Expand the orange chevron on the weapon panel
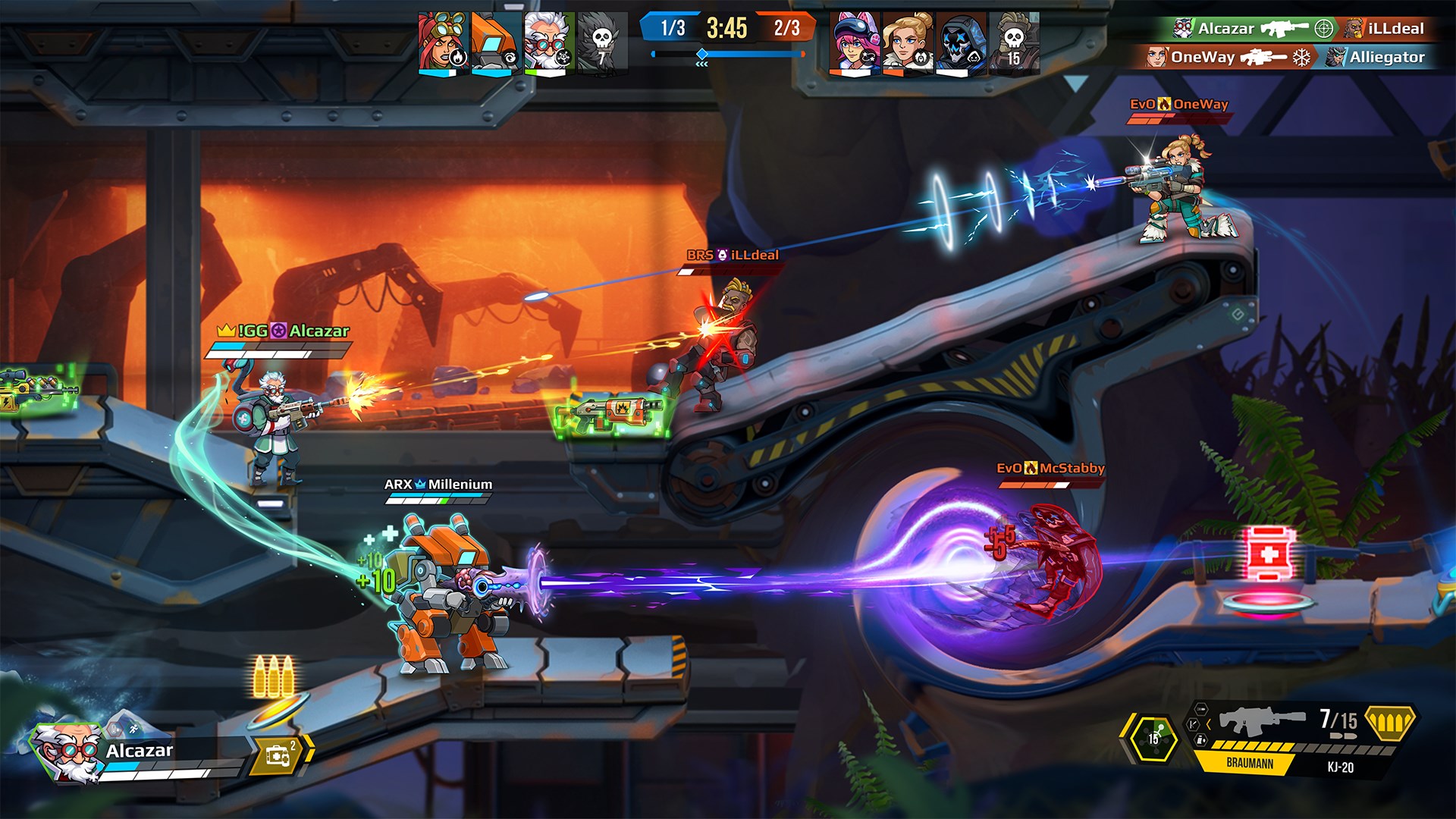Screen dimensions: 1456x819 (x=1209, y=724)
